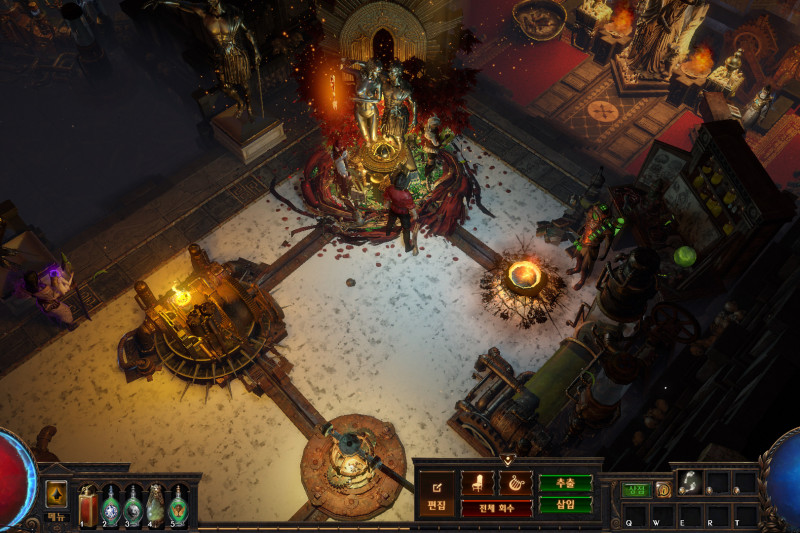Image resolution: width=800 pixels, height=533 pixels.
Task: Click the gold coin icon beside 상점
Action: (x=663, y=490)
